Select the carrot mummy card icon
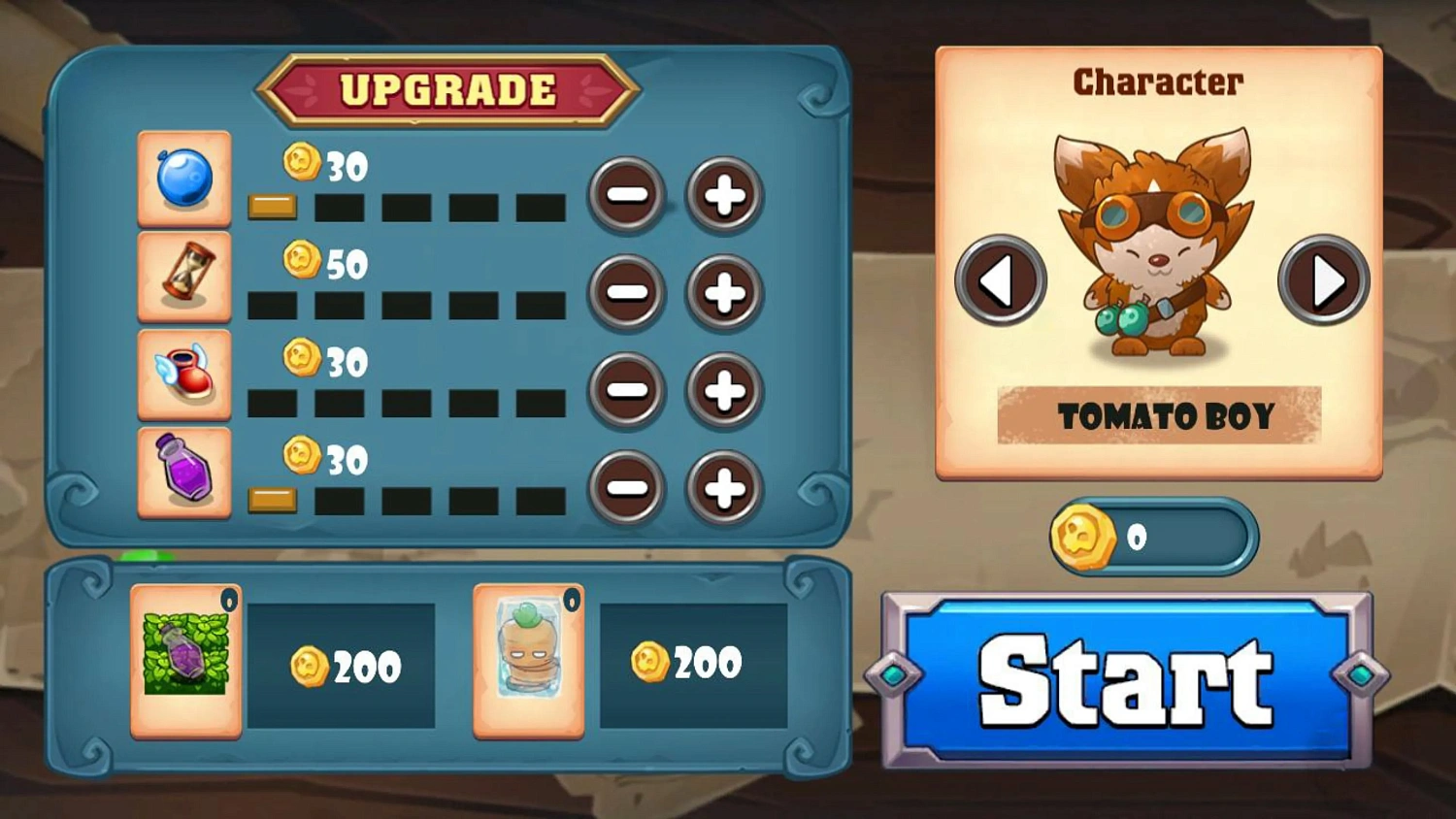The height and width of the screenshot is (819, 1456). pos(527,663)
